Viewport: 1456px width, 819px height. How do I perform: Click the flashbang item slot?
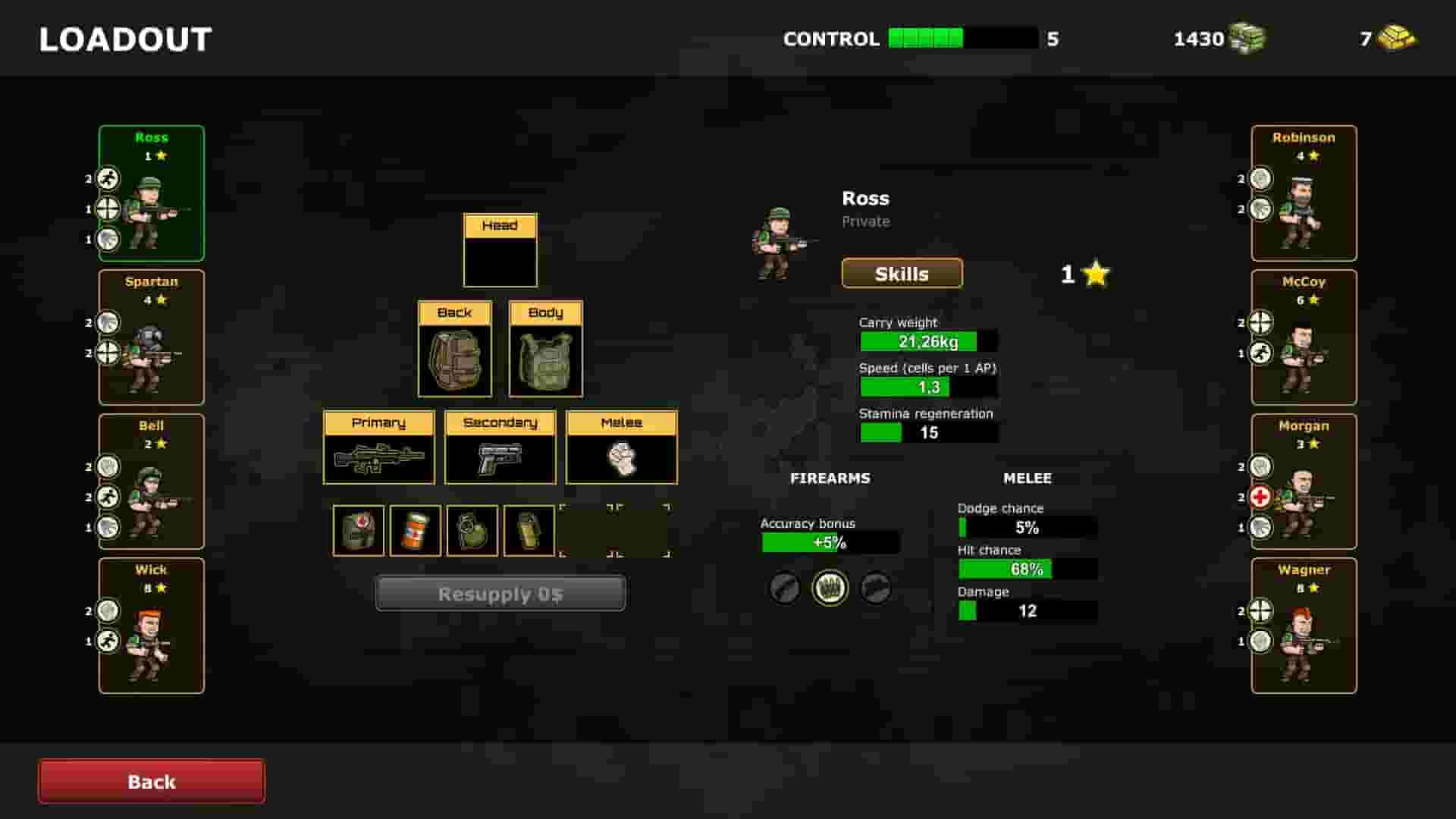point(529,531)
